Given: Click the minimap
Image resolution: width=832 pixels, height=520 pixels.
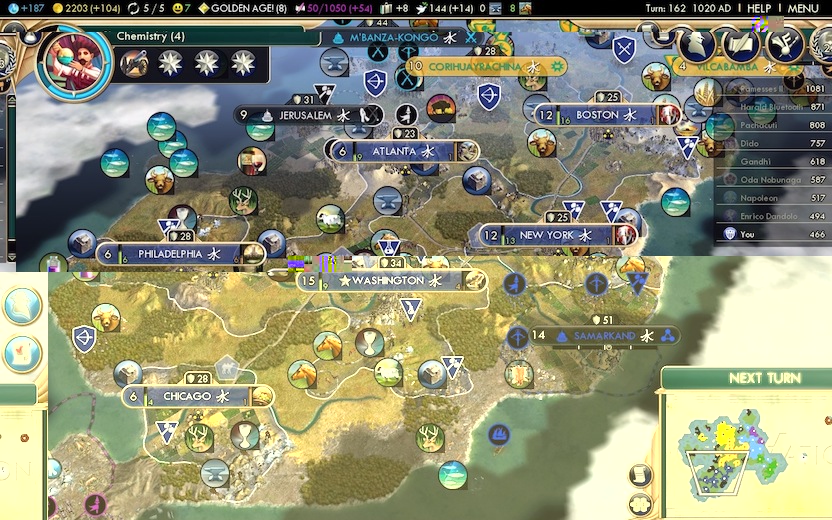Looking at the screenshot, I should coord(744,448).
